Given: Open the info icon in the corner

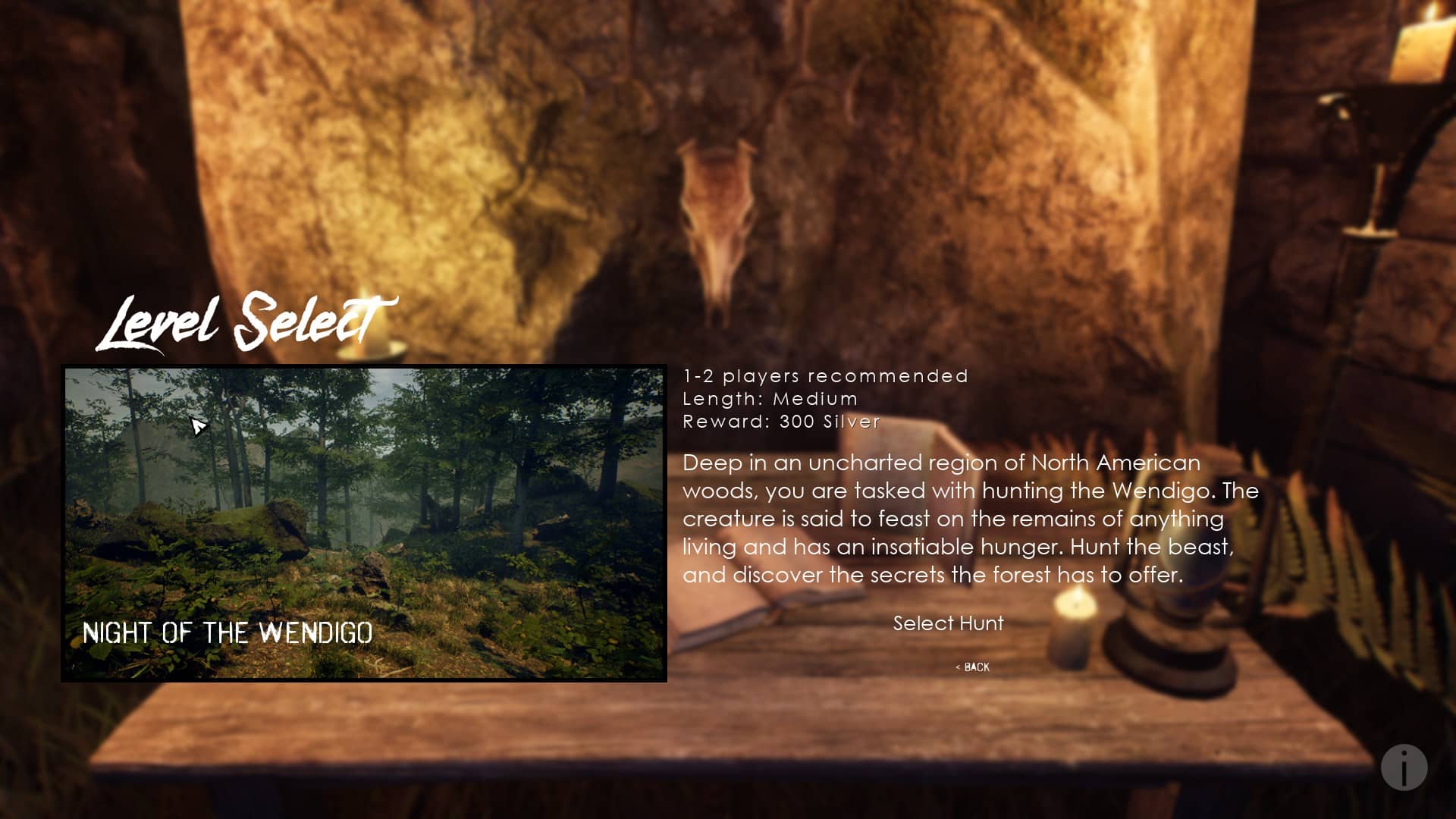Looking at the screenshot, I should click(1404, 767).
